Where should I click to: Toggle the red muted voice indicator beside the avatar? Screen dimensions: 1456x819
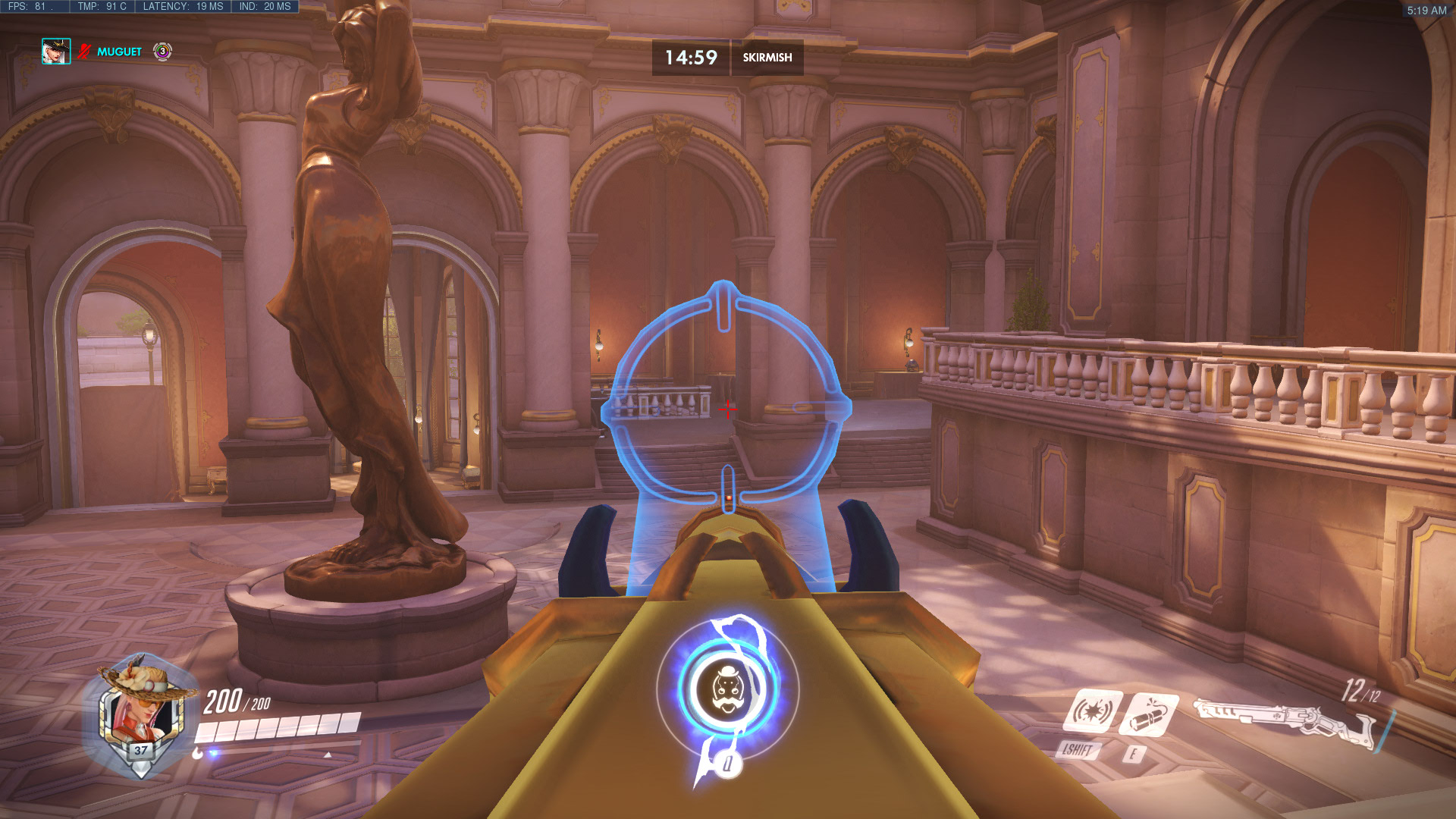pyautogui.click(x=83, y=52)
